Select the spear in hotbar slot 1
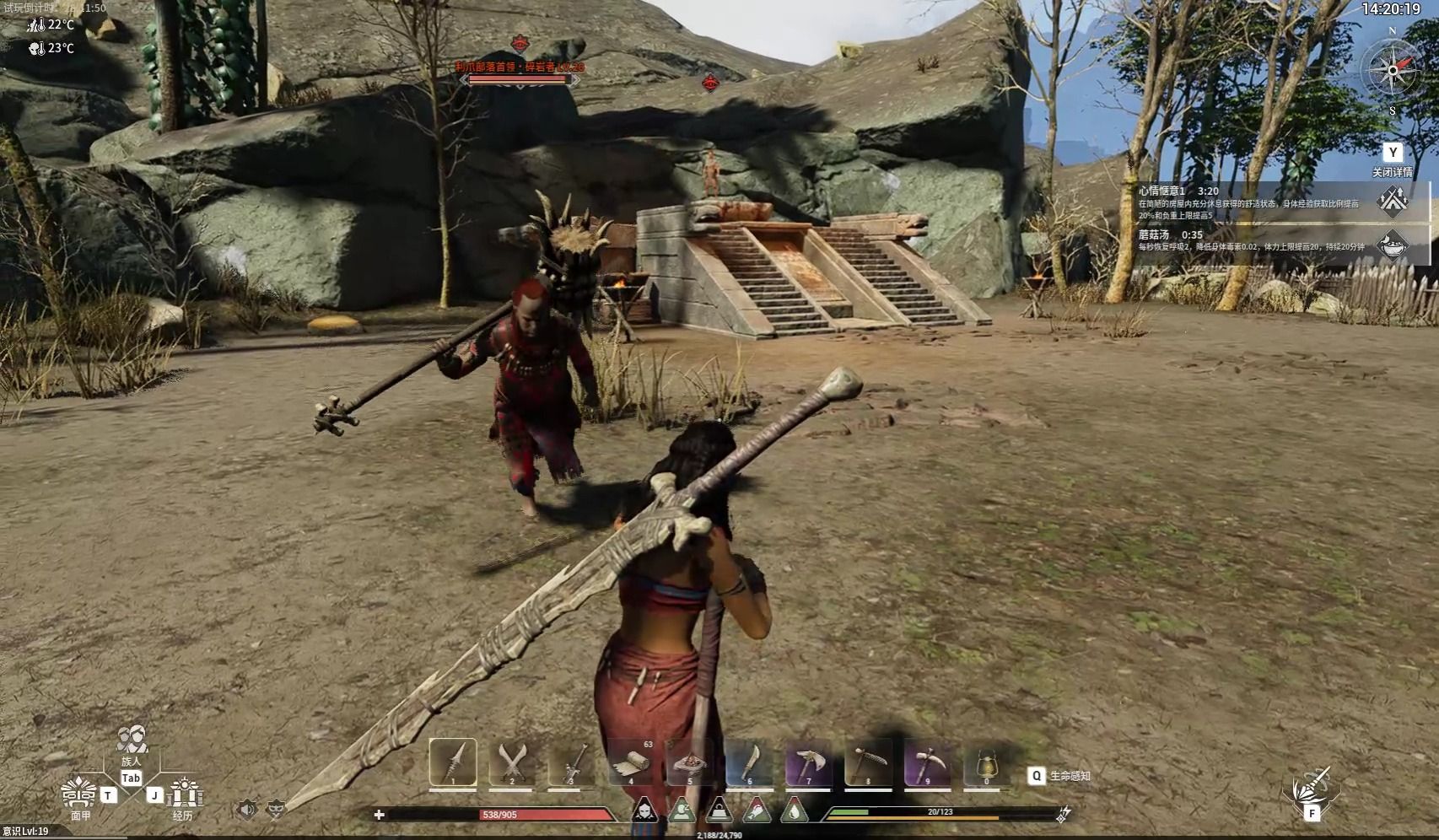Screen dimensions: 1439x840 [x=453, y=763]
